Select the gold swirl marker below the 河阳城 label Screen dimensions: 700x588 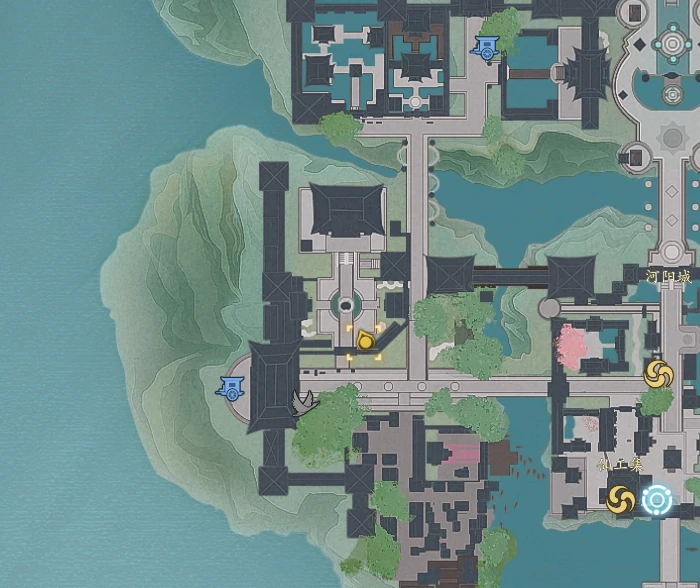(x=658, y=375)
